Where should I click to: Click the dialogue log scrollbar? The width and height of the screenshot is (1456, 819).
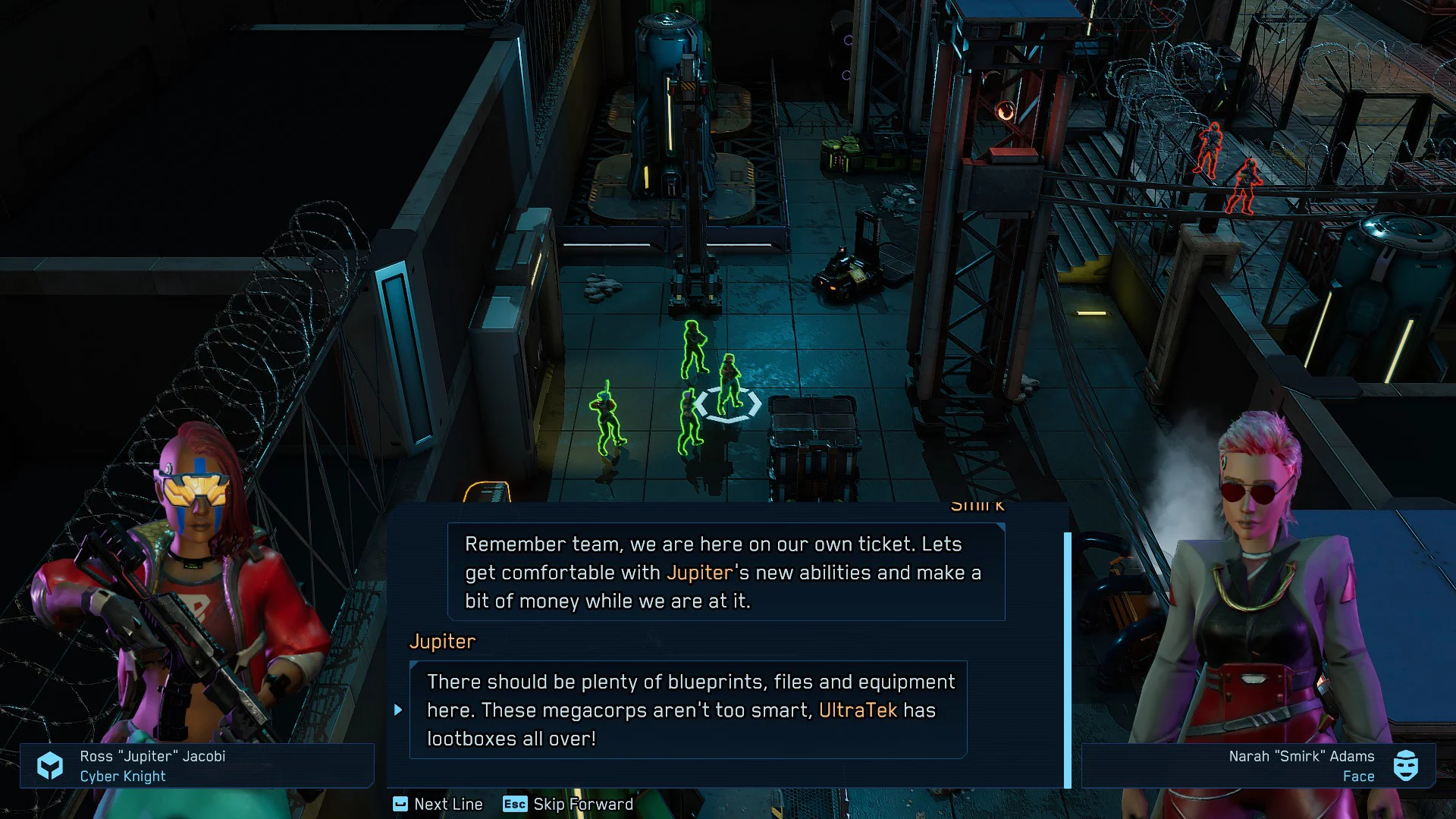click(1068, 658)
